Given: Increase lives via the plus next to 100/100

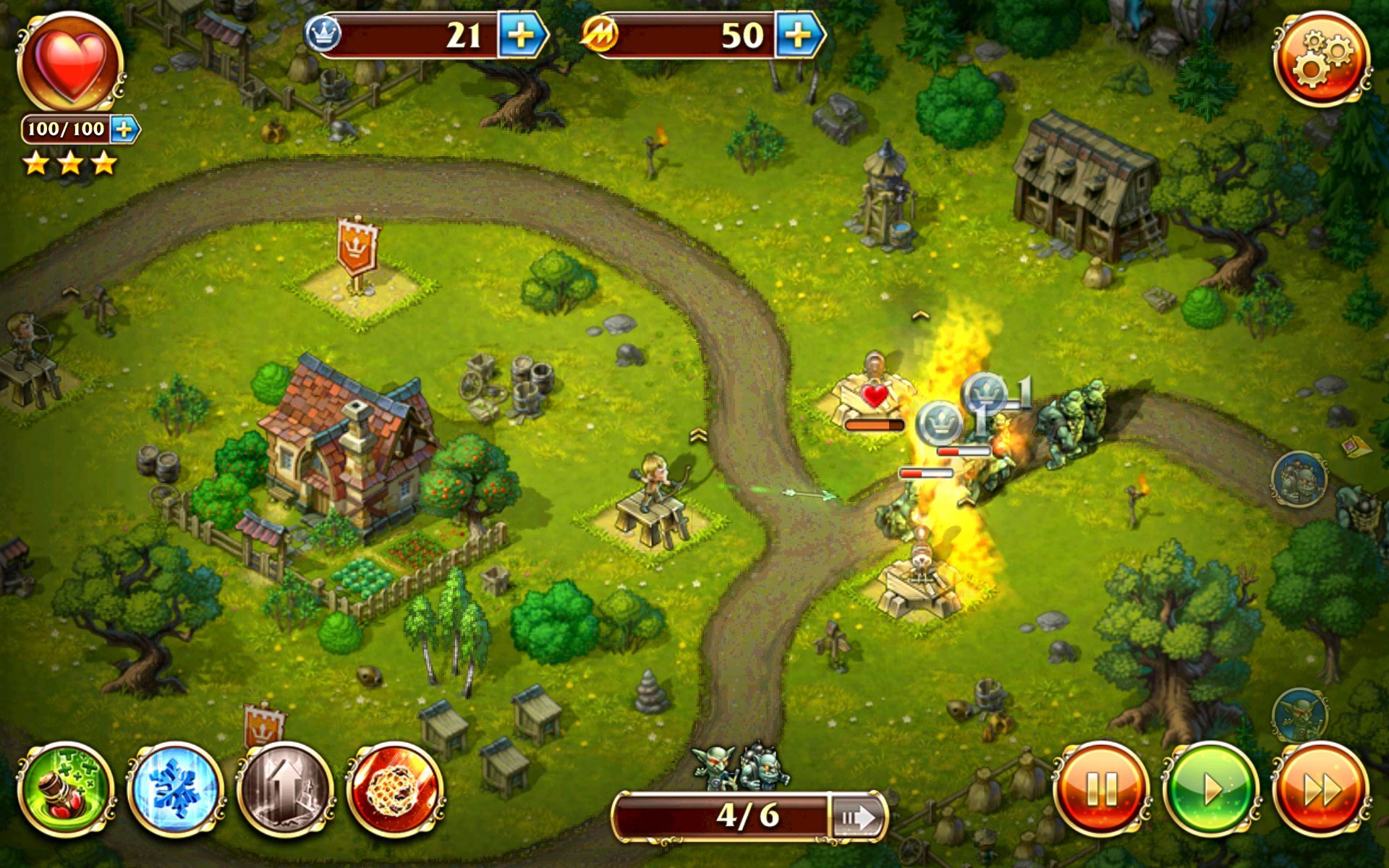Looking at the screenshot, I should tap(124, 130).
